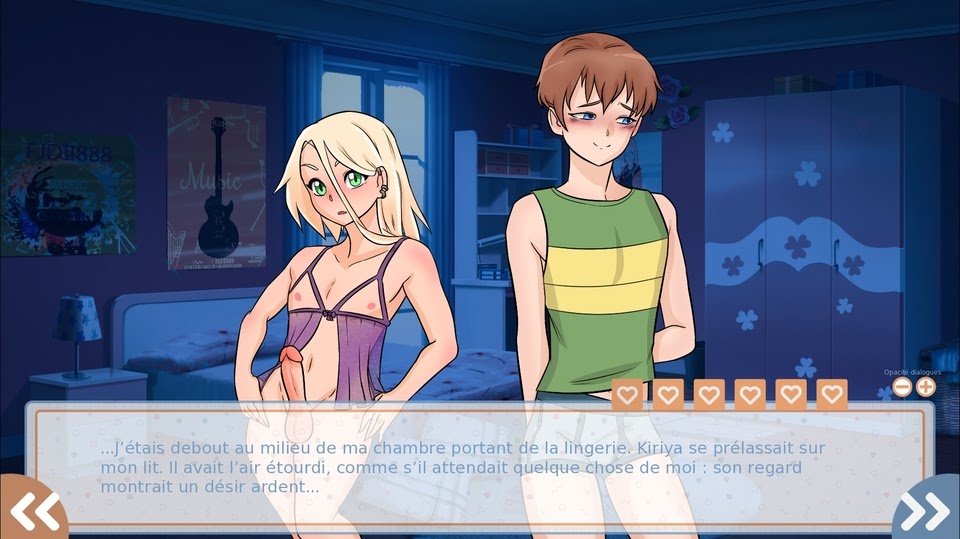Advance dialogue with the forward double-arrow button
Viewport: 960px width, 539px height.
928,510
